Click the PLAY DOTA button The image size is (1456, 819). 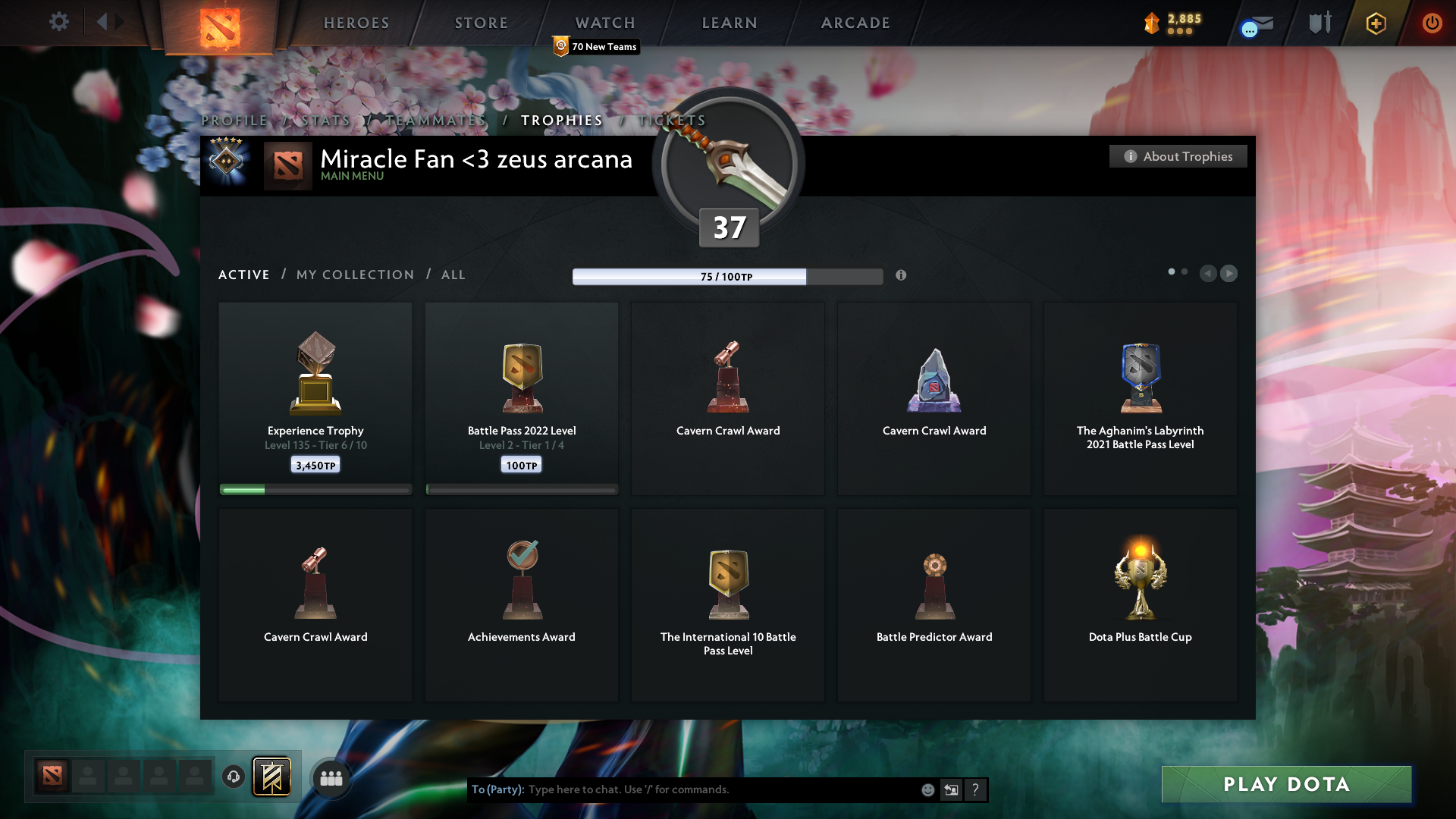1286,784
